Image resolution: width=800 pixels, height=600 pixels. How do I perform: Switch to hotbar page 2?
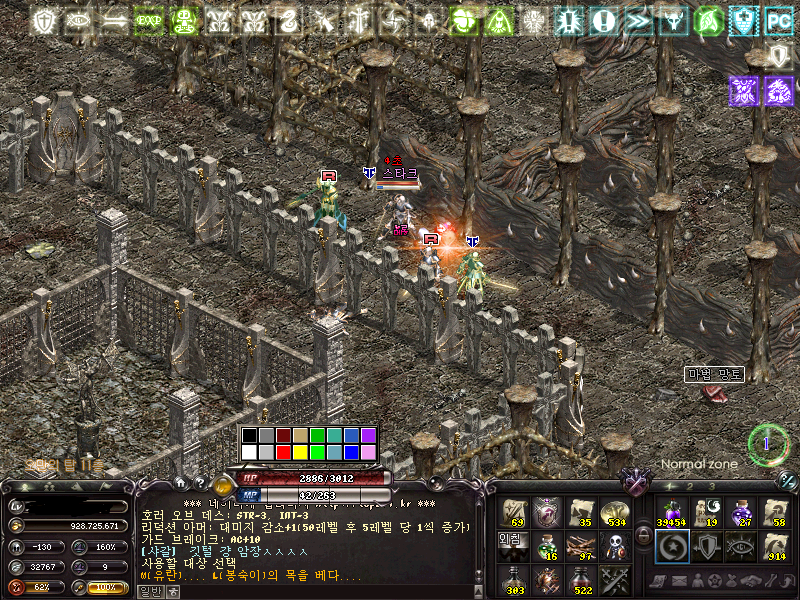pyautogui.click(x=690, y=486)
